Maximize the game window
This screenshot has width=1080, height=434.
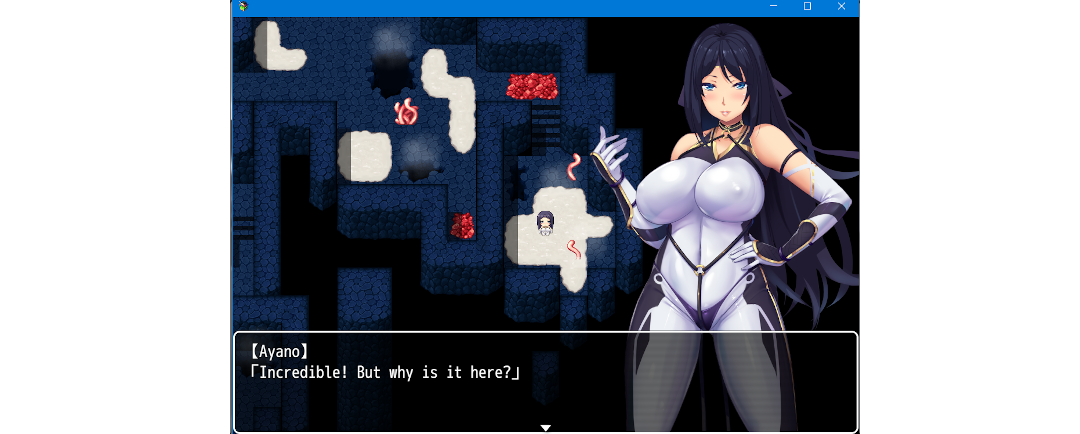pyautogui.click(x=807, y=7)
